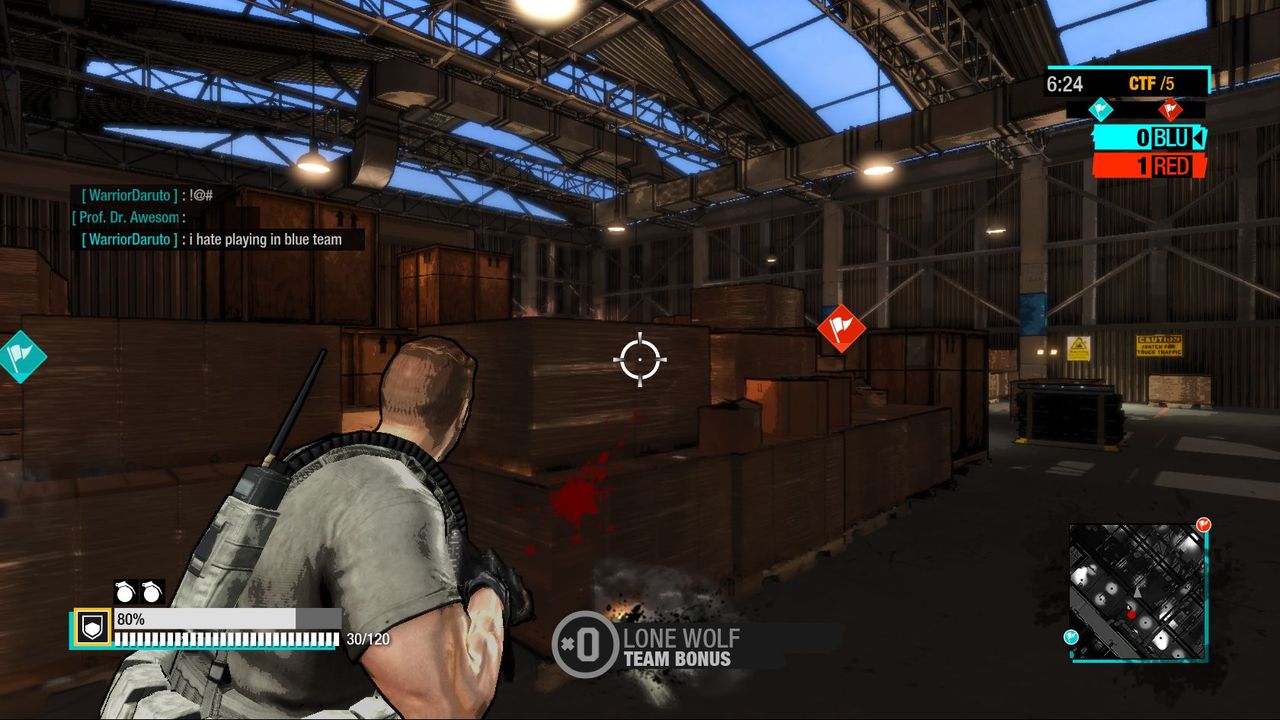Select the first frag grenade icon
Image resolution: width=1280 pixels, height=720 pixels.
click(x=122, y=592)
